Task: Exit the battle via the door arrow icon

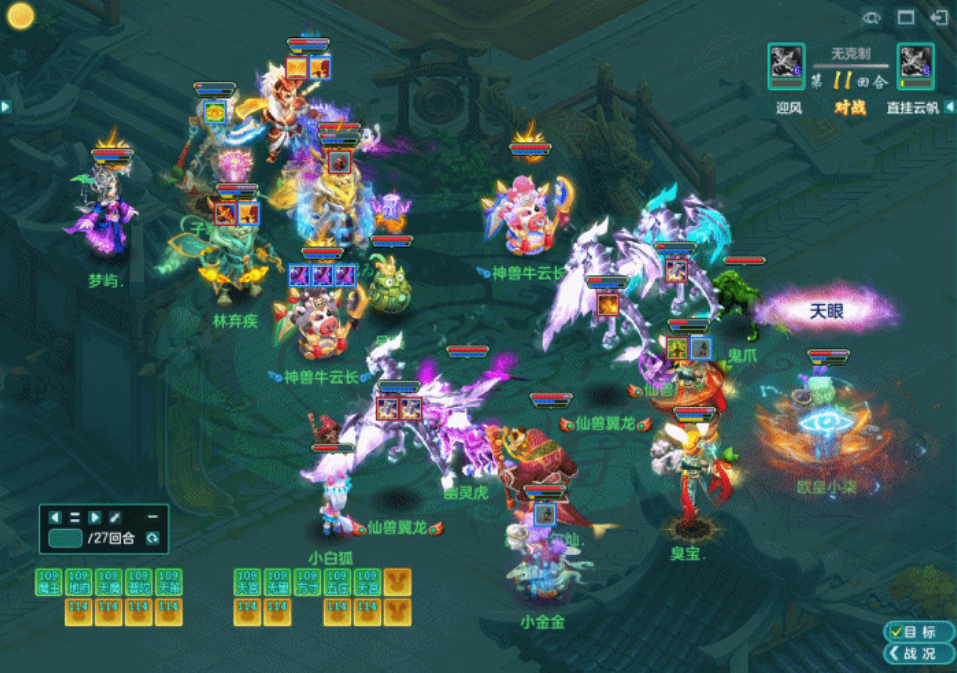Action: tap(938, 17)
